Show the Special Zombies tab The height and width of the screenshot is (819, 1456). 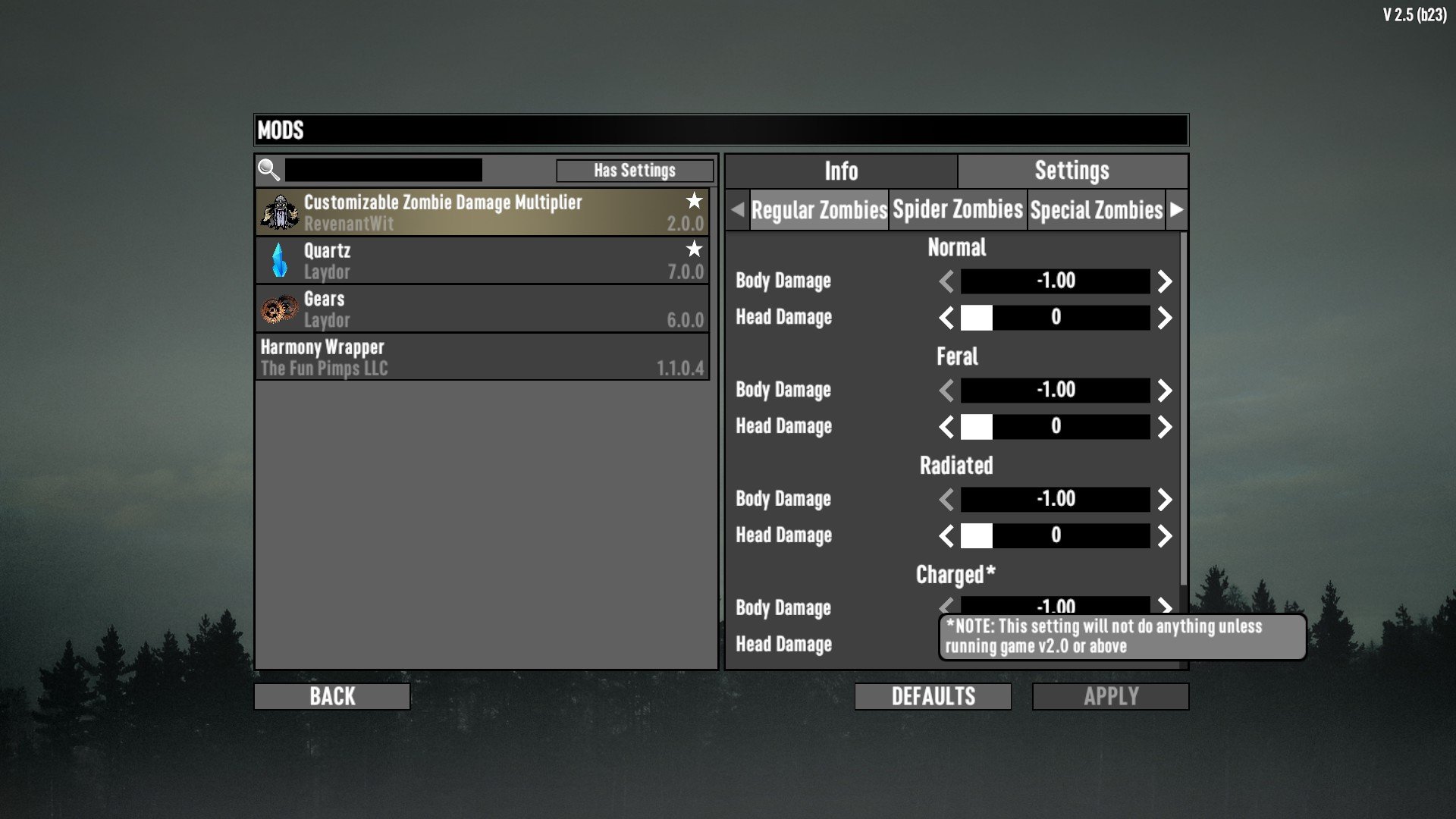(x=1096, y=210)
